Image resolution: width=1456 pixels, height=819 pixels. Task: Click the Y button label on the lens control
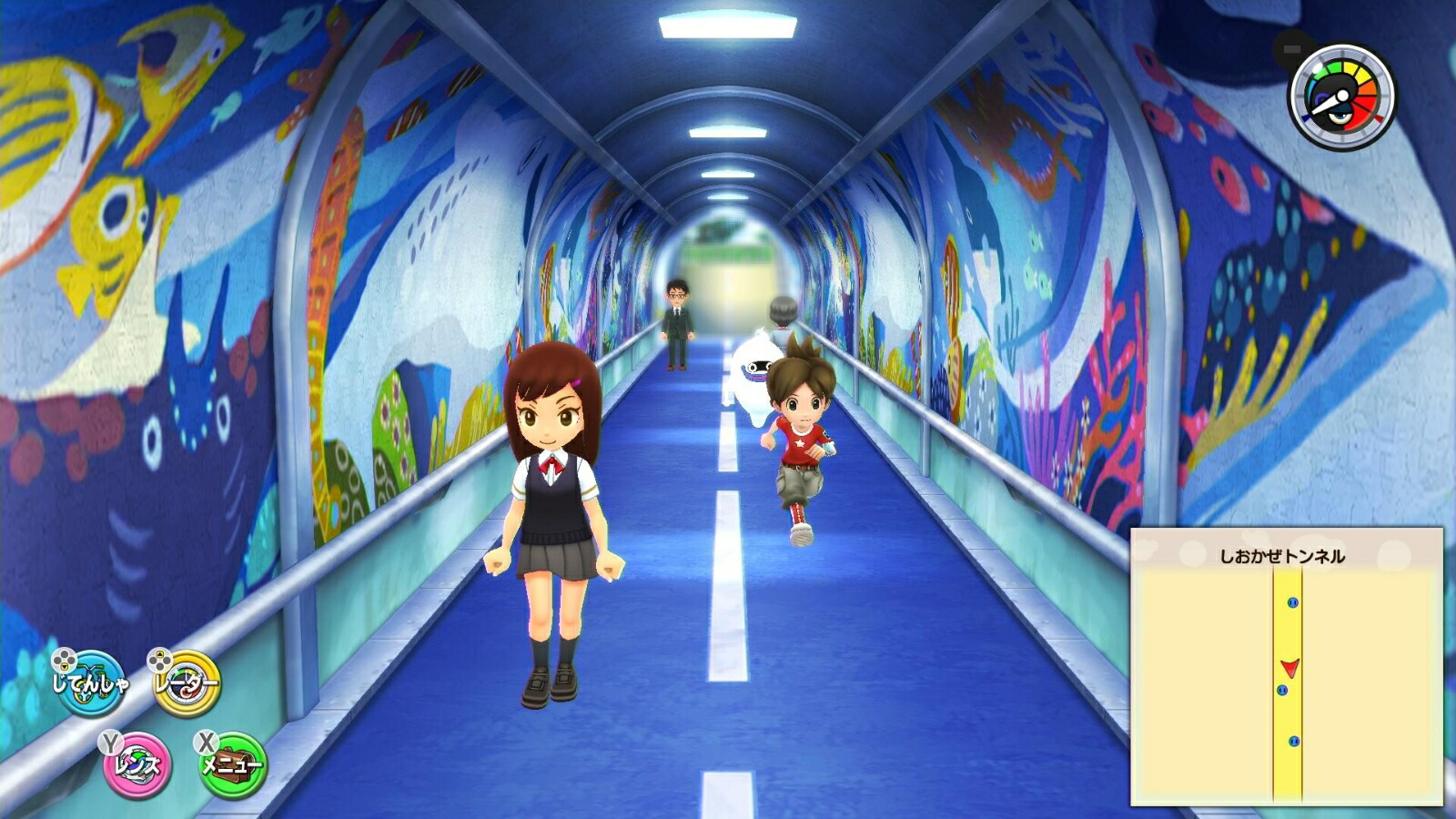coord(111,744)
